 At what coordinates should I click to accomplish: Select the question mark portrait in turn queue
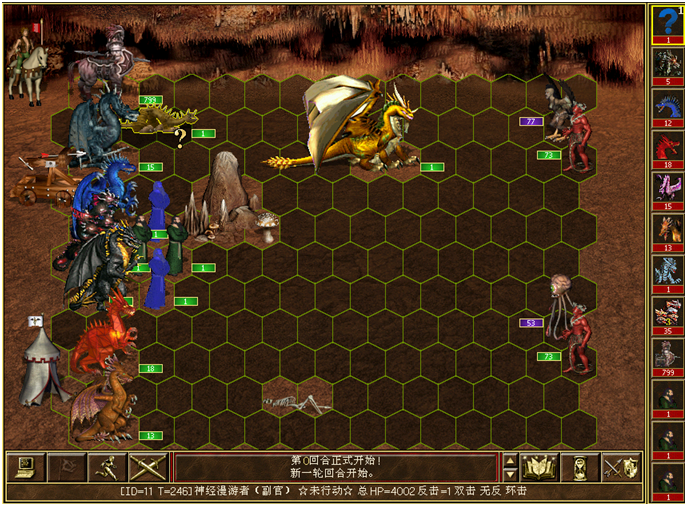pos(668,22)
